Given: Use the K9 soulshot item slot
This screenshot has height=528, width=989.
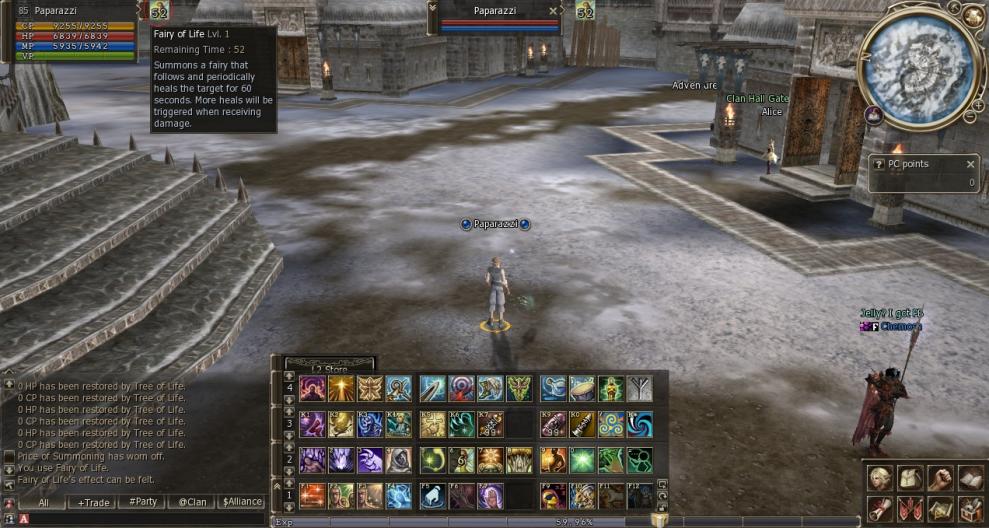Looking at the screenshot, I should (554, 424).
